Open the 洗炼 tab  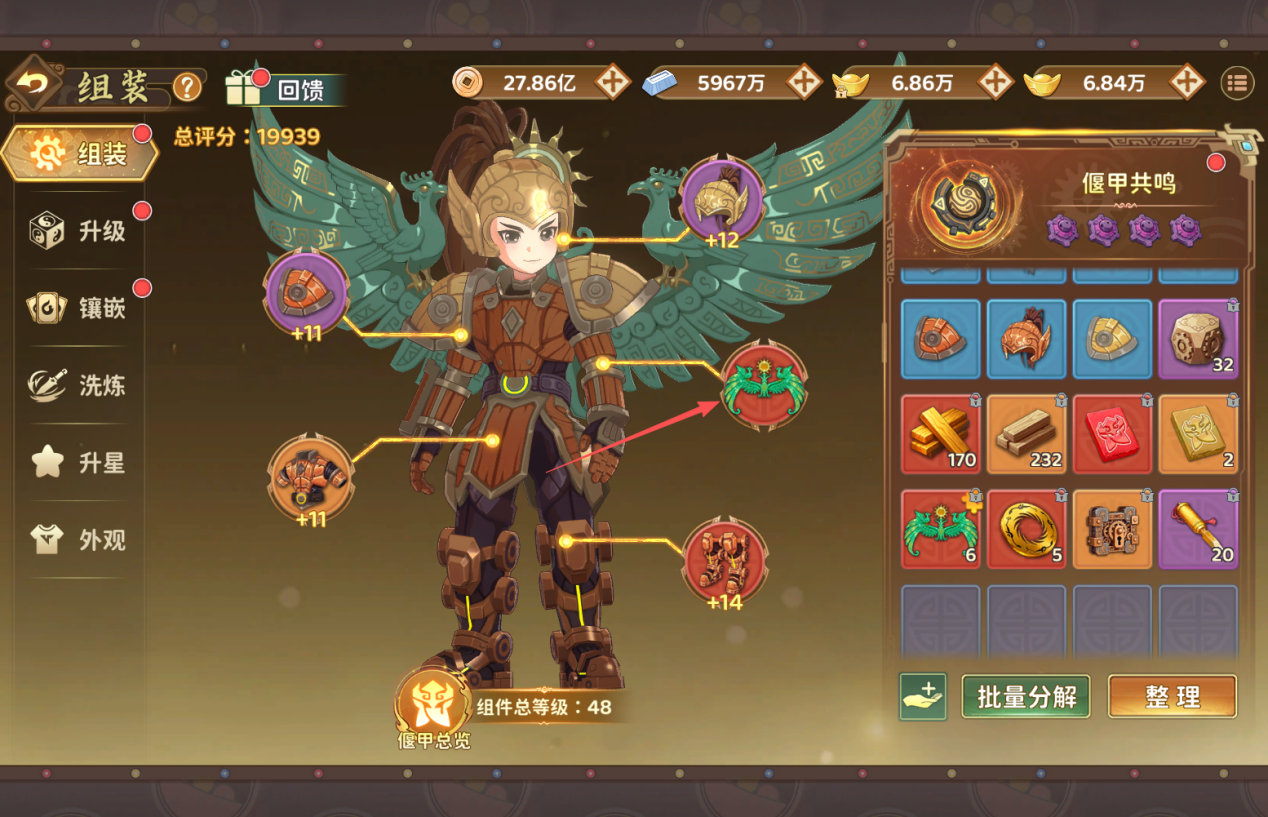[82, 385]
